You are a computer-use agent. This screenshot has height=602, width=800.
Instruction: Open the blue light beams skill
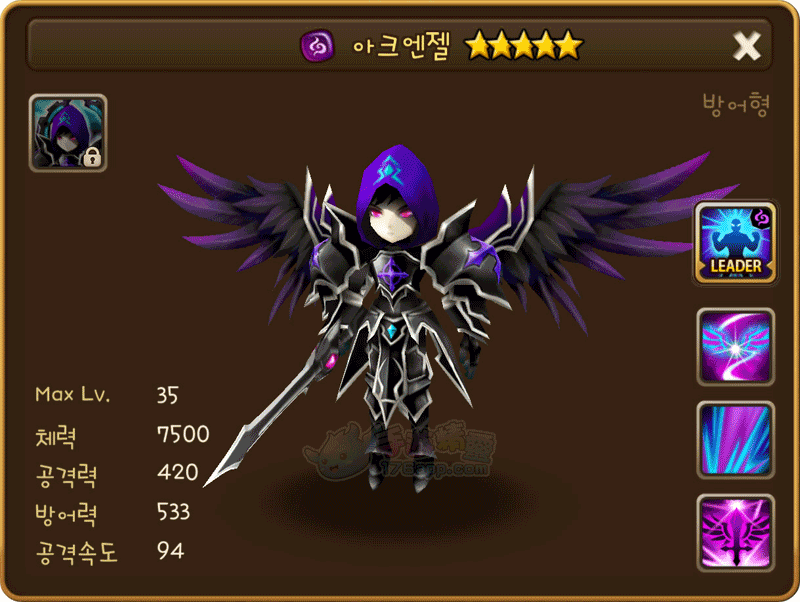[x=736, y=439]
